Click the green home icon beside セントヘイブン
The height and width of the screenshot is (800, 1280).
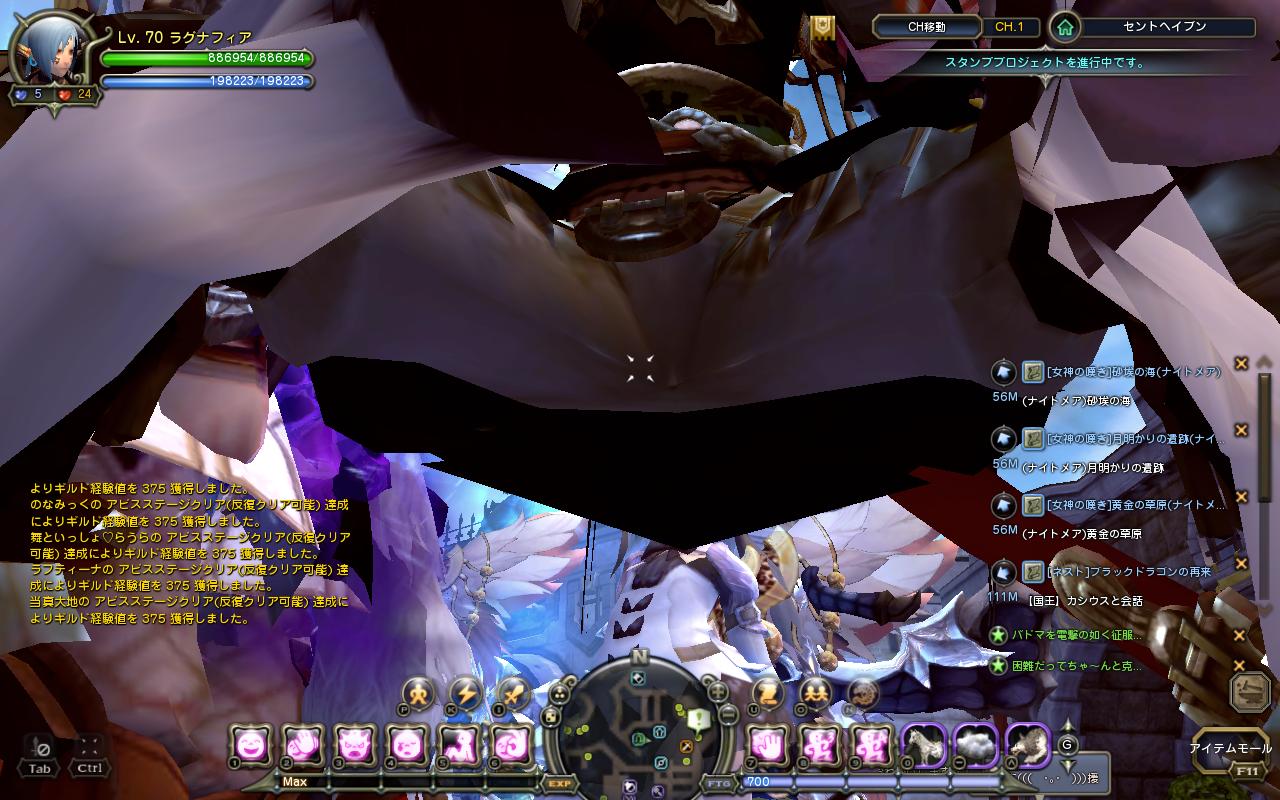point(1065,28)
